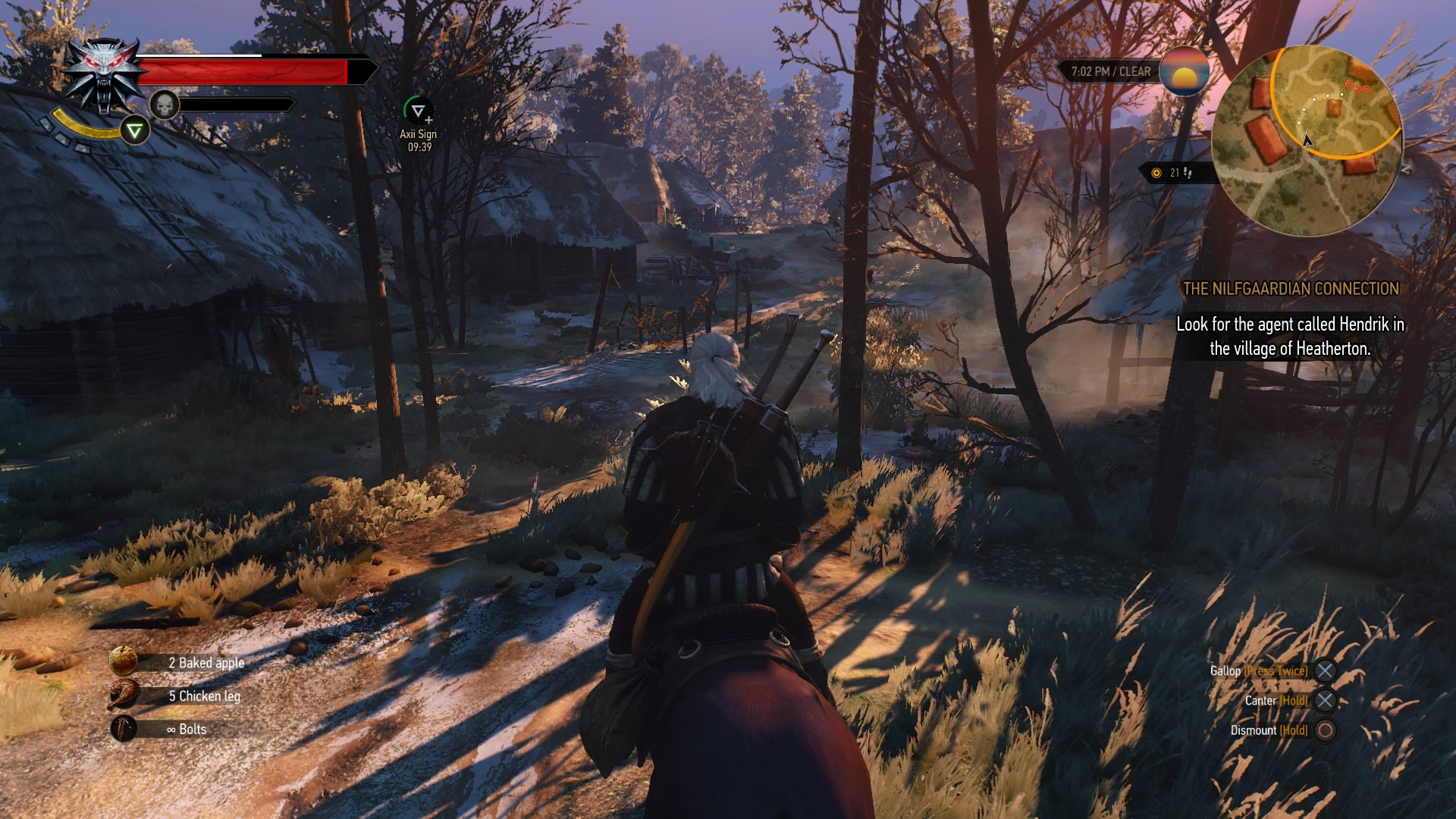Select the Baked apple quick slot
1456x819 pixels.
click(x=124, y=661)
